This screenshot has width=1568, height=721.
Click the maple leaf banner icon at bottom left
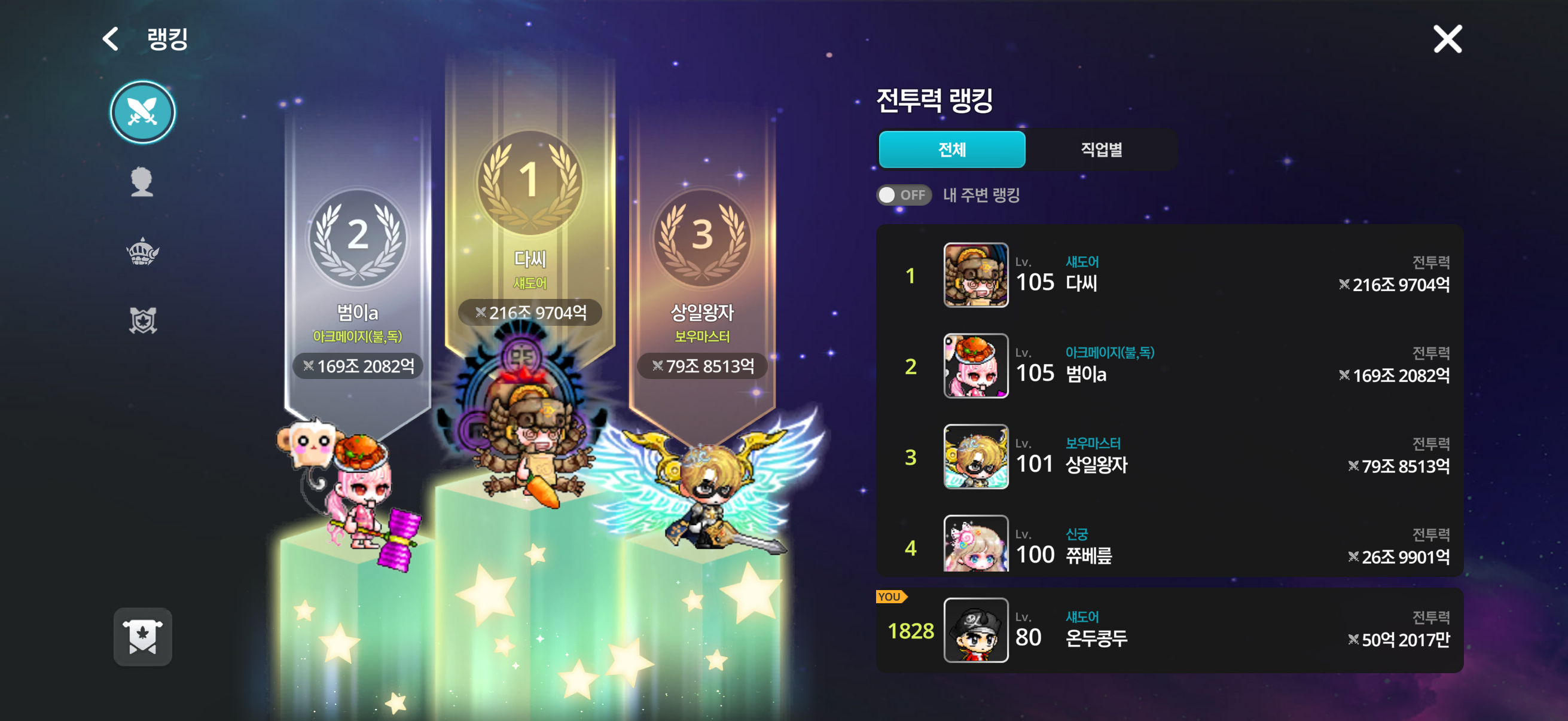[x=142, y=637]
